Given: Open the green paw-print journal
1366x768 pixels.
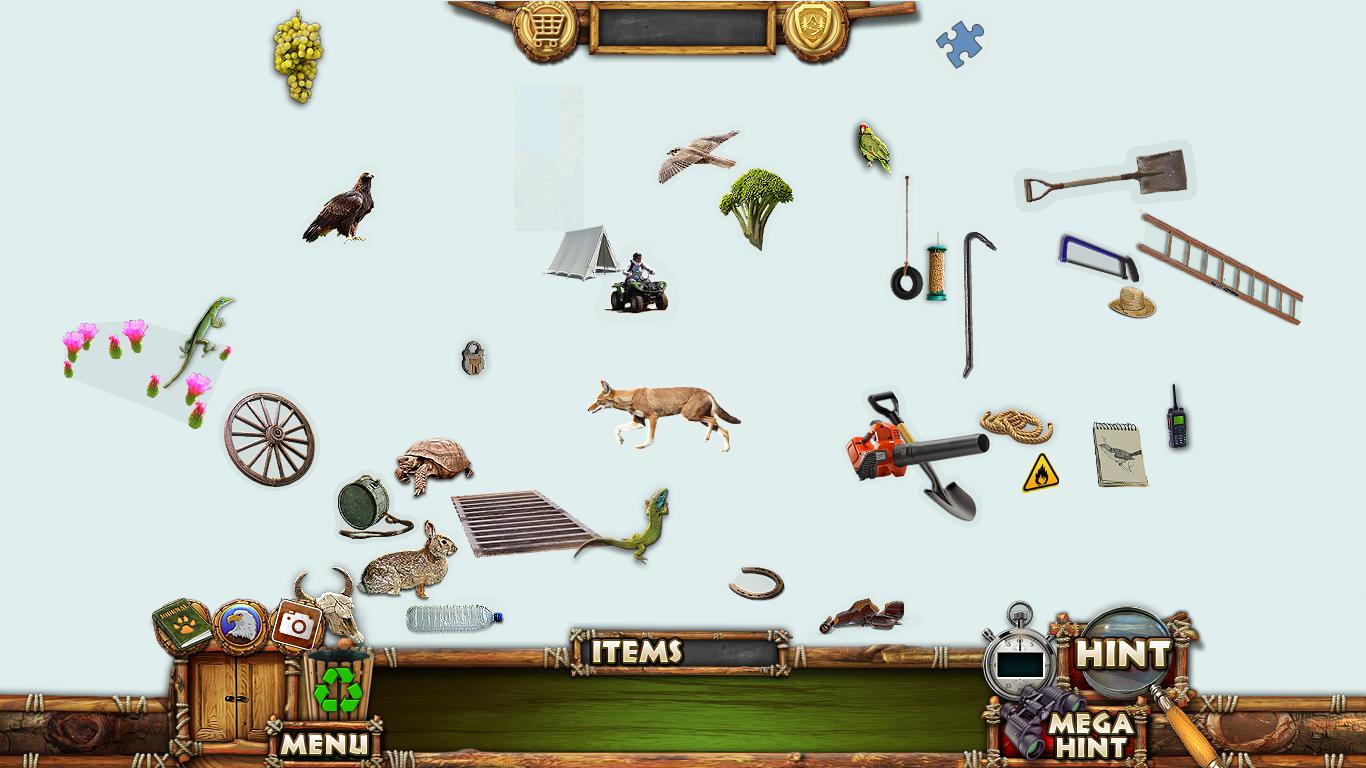Looking at the screenshot, I should point(182,626).
